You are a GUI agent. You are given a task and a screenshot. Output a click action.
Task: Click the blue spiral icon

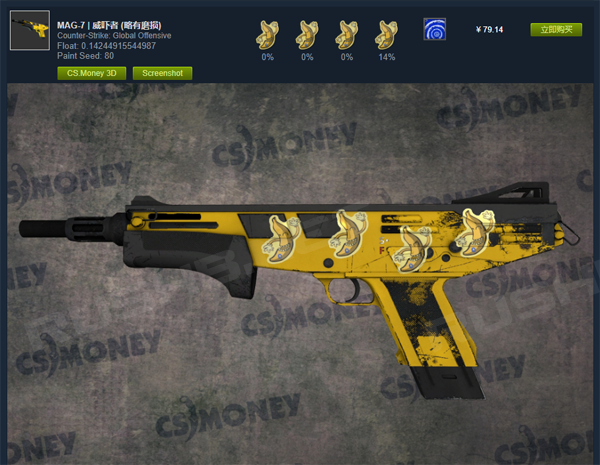435,29
